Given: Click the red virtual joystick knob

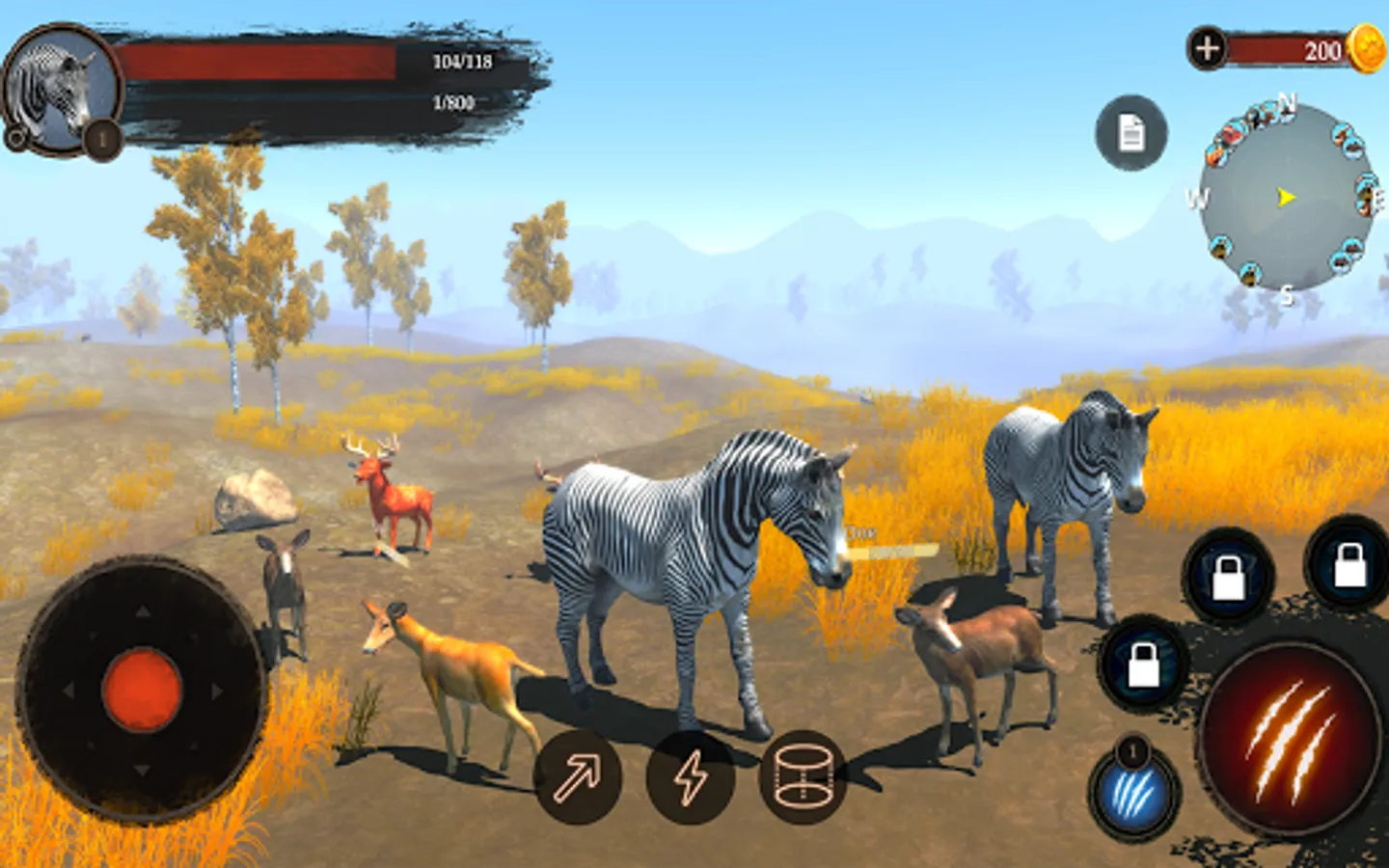Looking at the screenshot, I should (x=142, y=690).
